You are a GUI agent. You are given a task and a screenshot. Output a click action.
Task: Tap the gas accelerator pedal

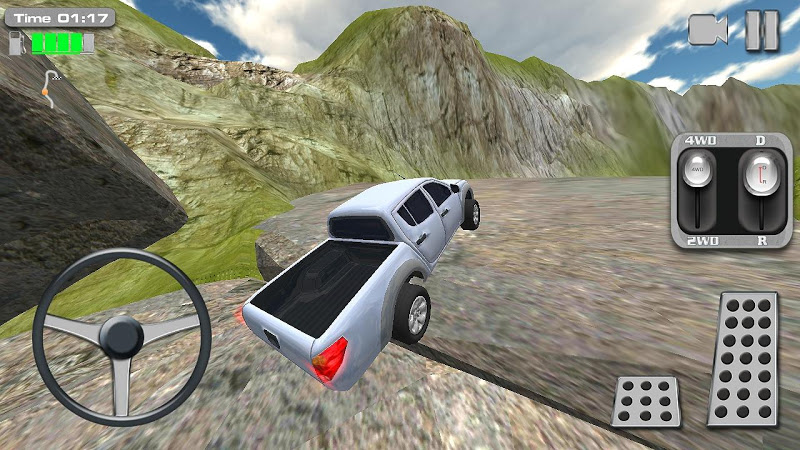point(743,359)
